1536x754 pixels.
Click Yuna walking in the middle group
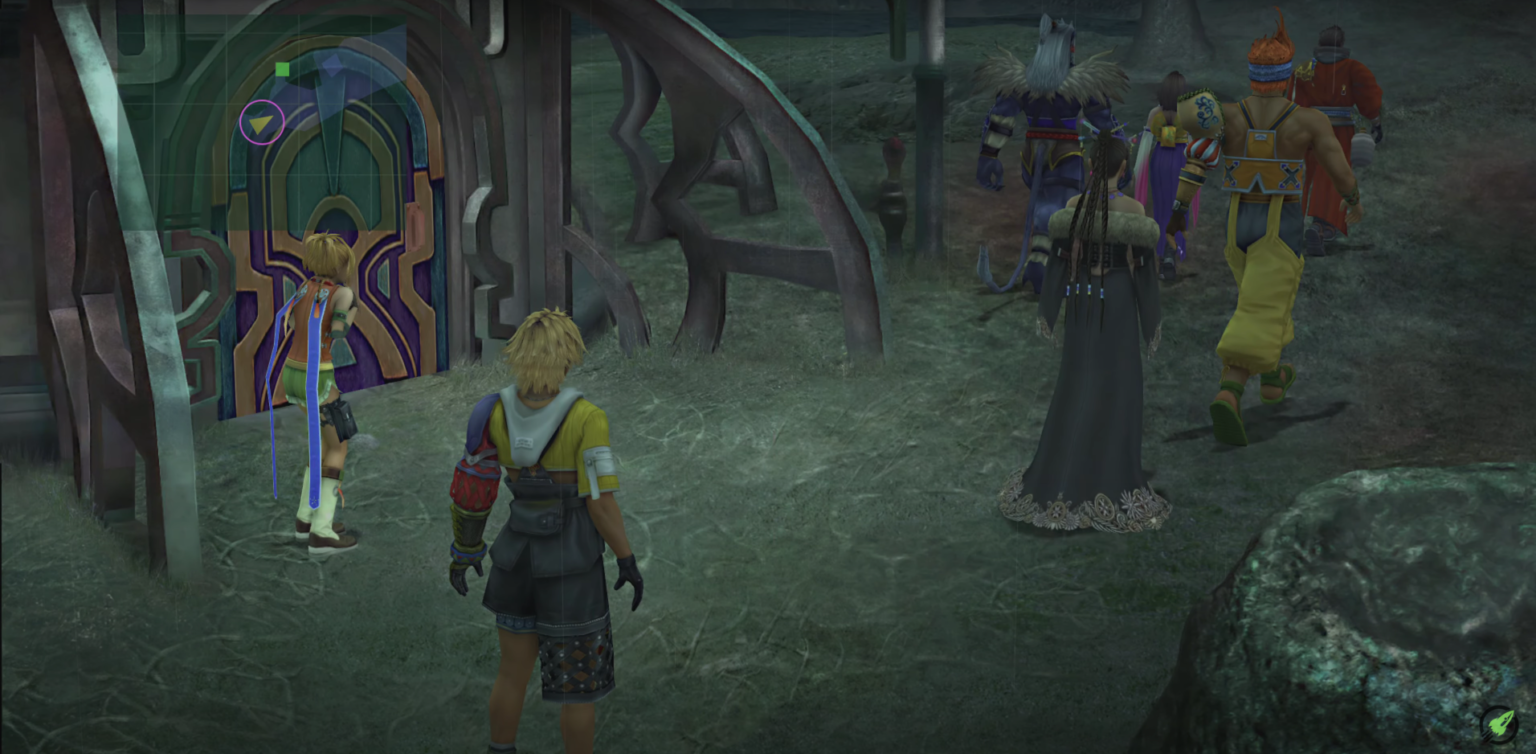pyautogui.click(x=1170, y=150)
